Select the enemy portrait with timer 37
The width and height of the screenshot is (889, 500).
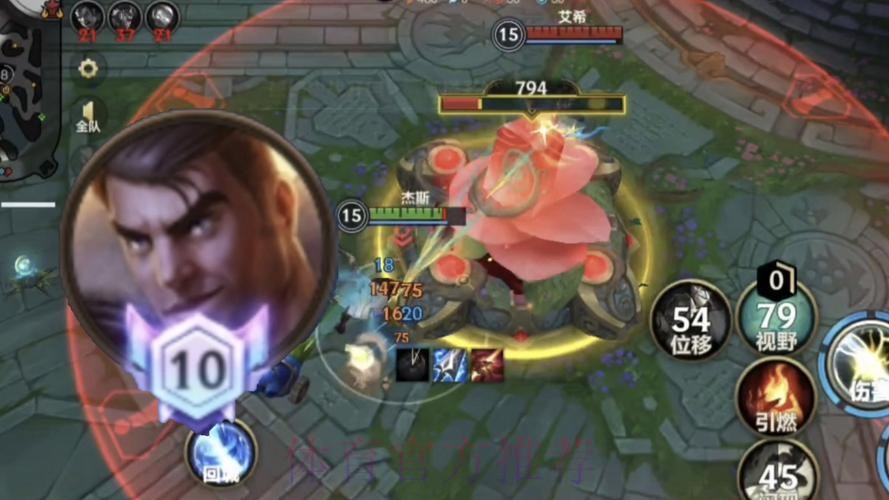click(x=125, y=16)
